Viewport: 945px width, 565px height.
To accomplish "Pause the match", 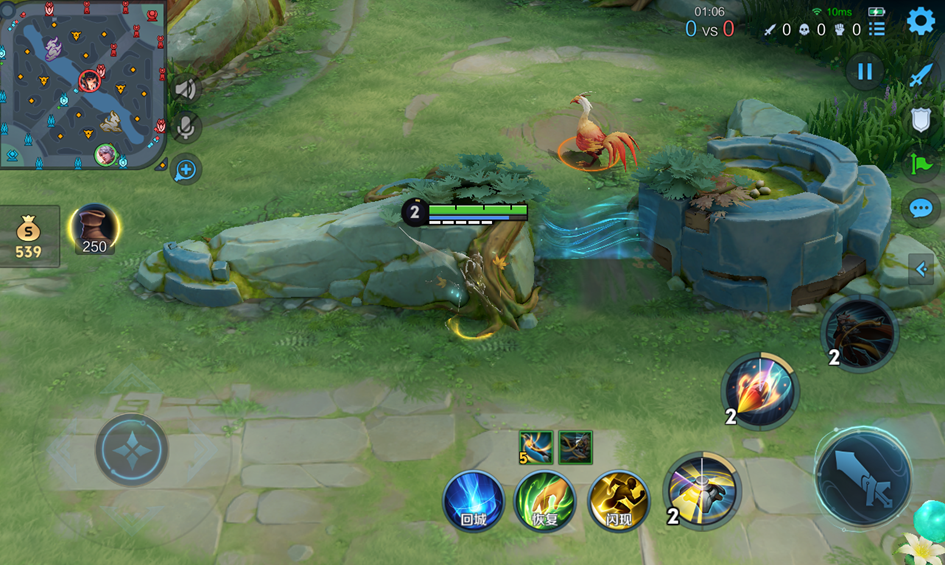I will (x=865, y=71).
